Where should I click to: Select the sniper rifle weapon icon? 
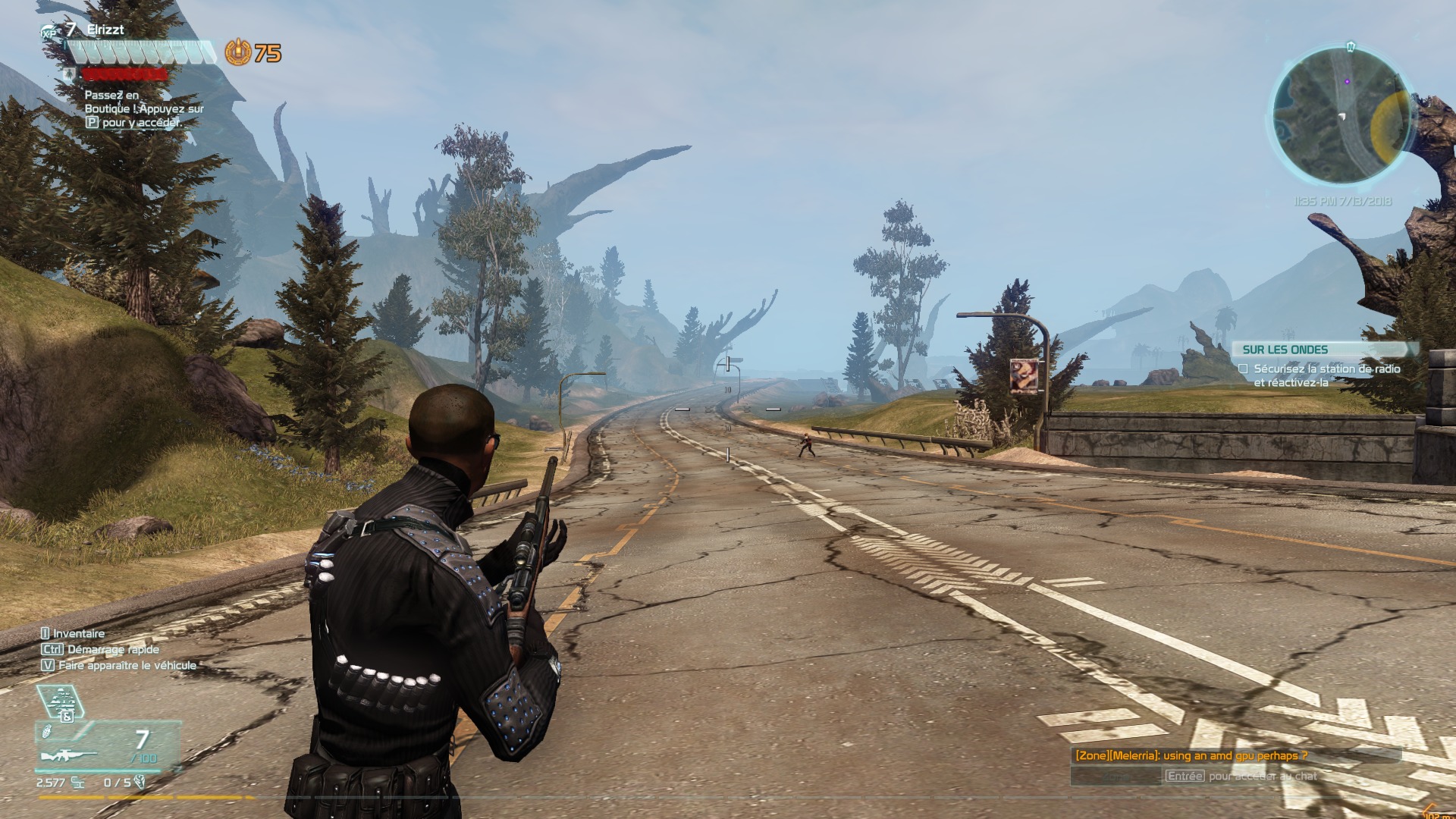pyautogui.click(x=67, y=755)
